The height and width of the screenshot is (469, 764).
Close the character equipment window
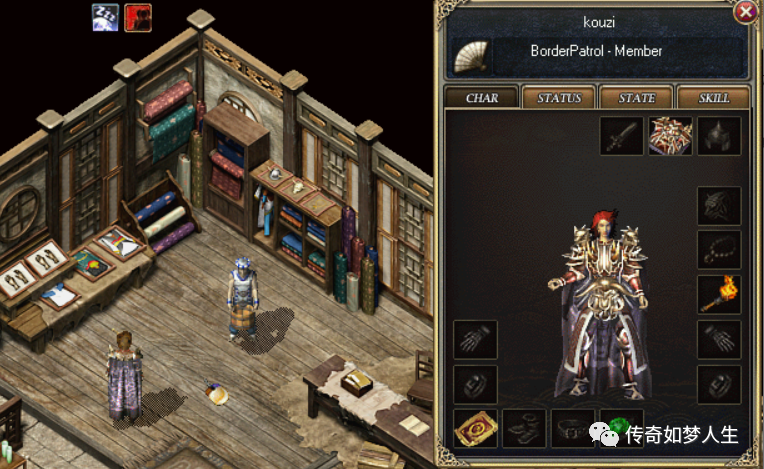point(745,12)
